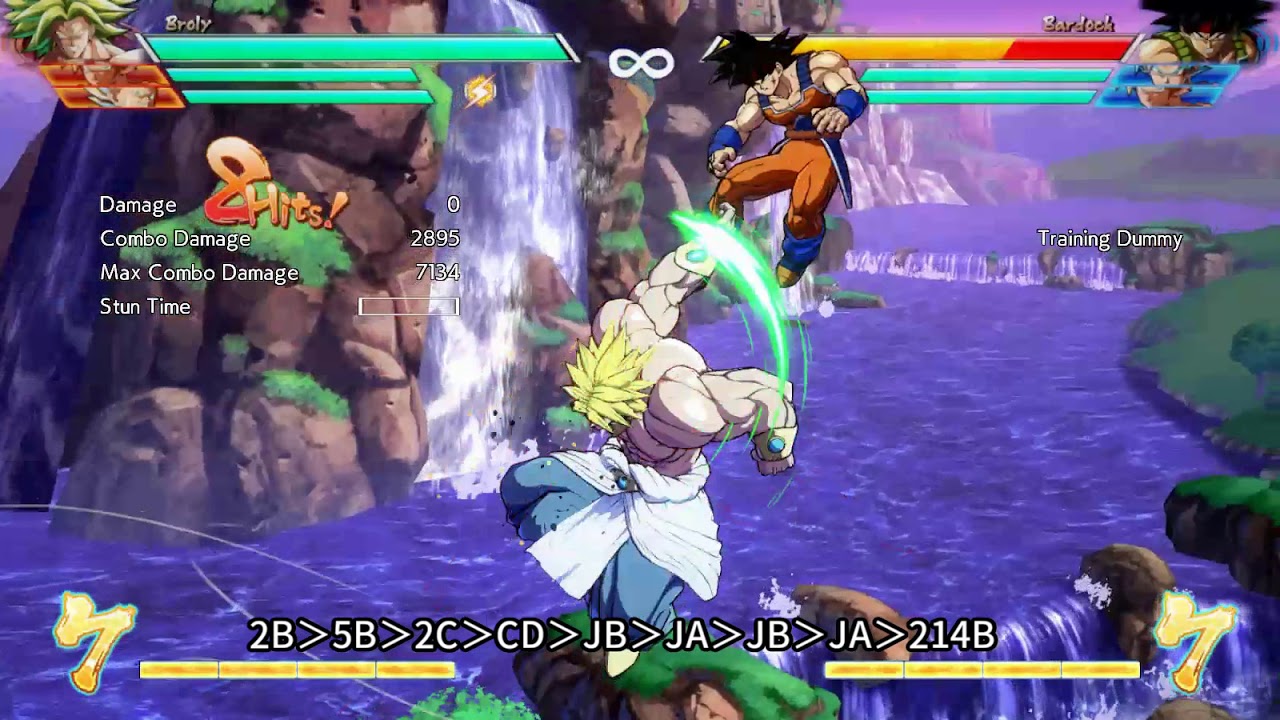Toggle the Damage display row
The height and width of the screenshot is (720, 1280).
[x=137, y=204]
